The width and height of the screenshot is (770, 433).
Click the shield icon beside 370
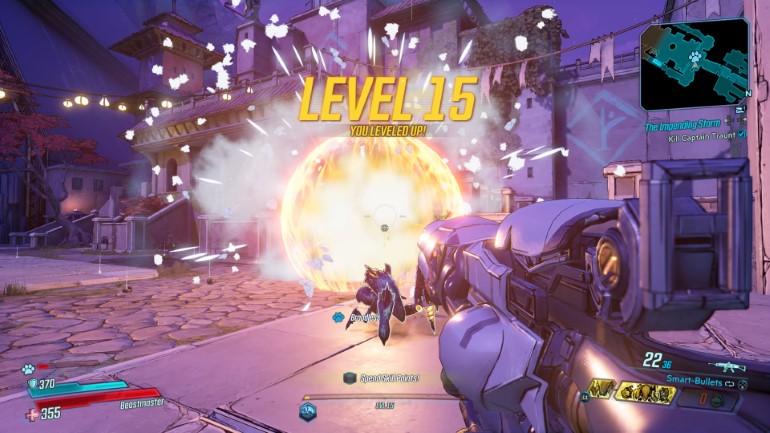(32, 383)
